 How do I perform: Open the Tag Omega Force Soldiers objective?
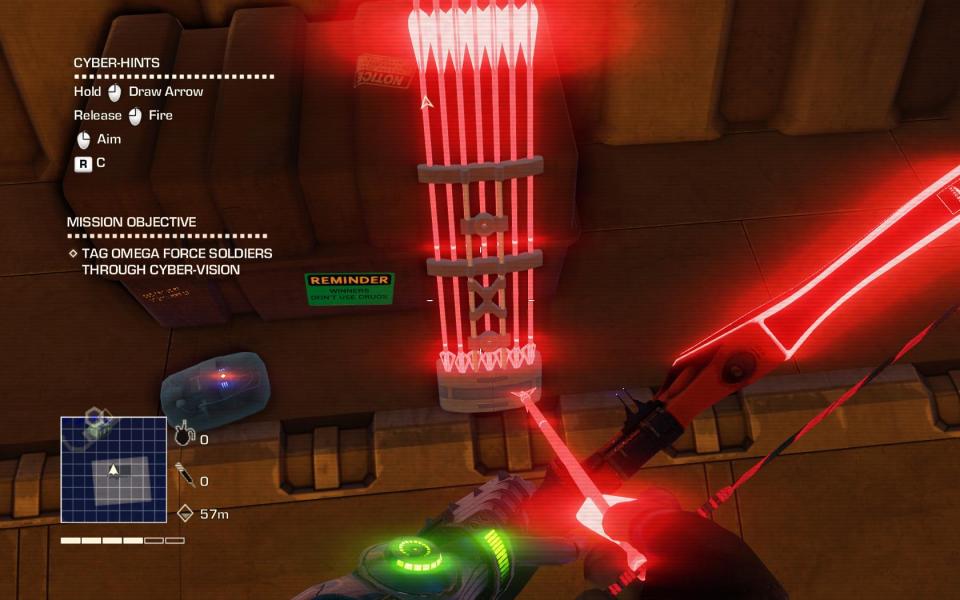[176, 261]
